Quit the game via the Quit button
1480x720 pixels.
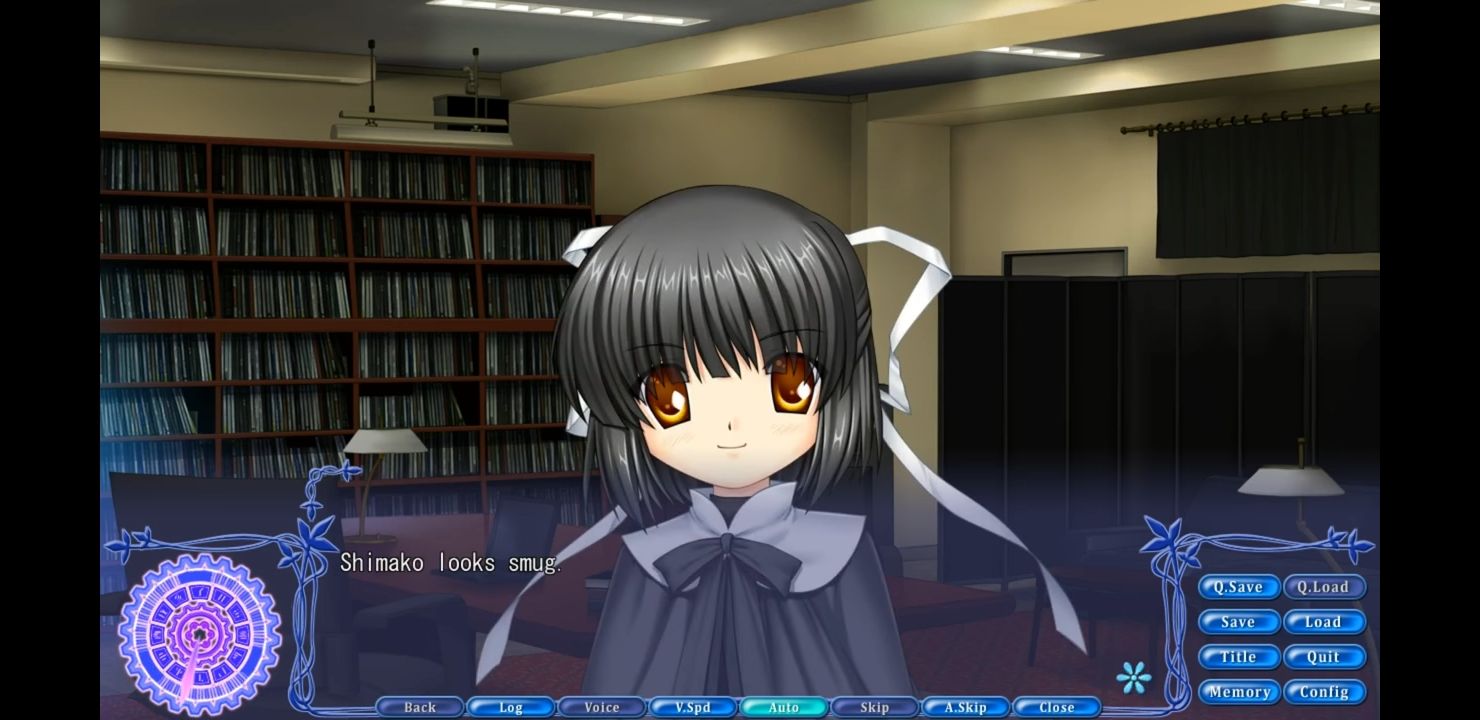(1325, 657)
